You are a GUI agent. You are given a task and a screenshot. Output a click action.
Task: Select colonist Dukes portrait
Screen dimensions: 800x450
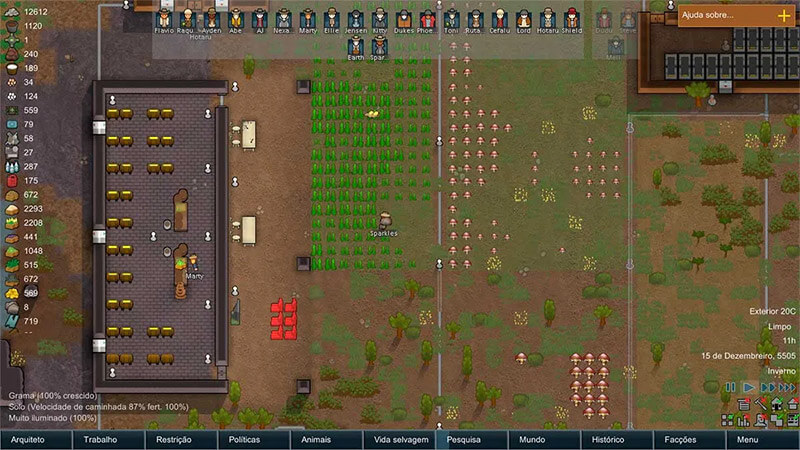[x=403, y=19]
